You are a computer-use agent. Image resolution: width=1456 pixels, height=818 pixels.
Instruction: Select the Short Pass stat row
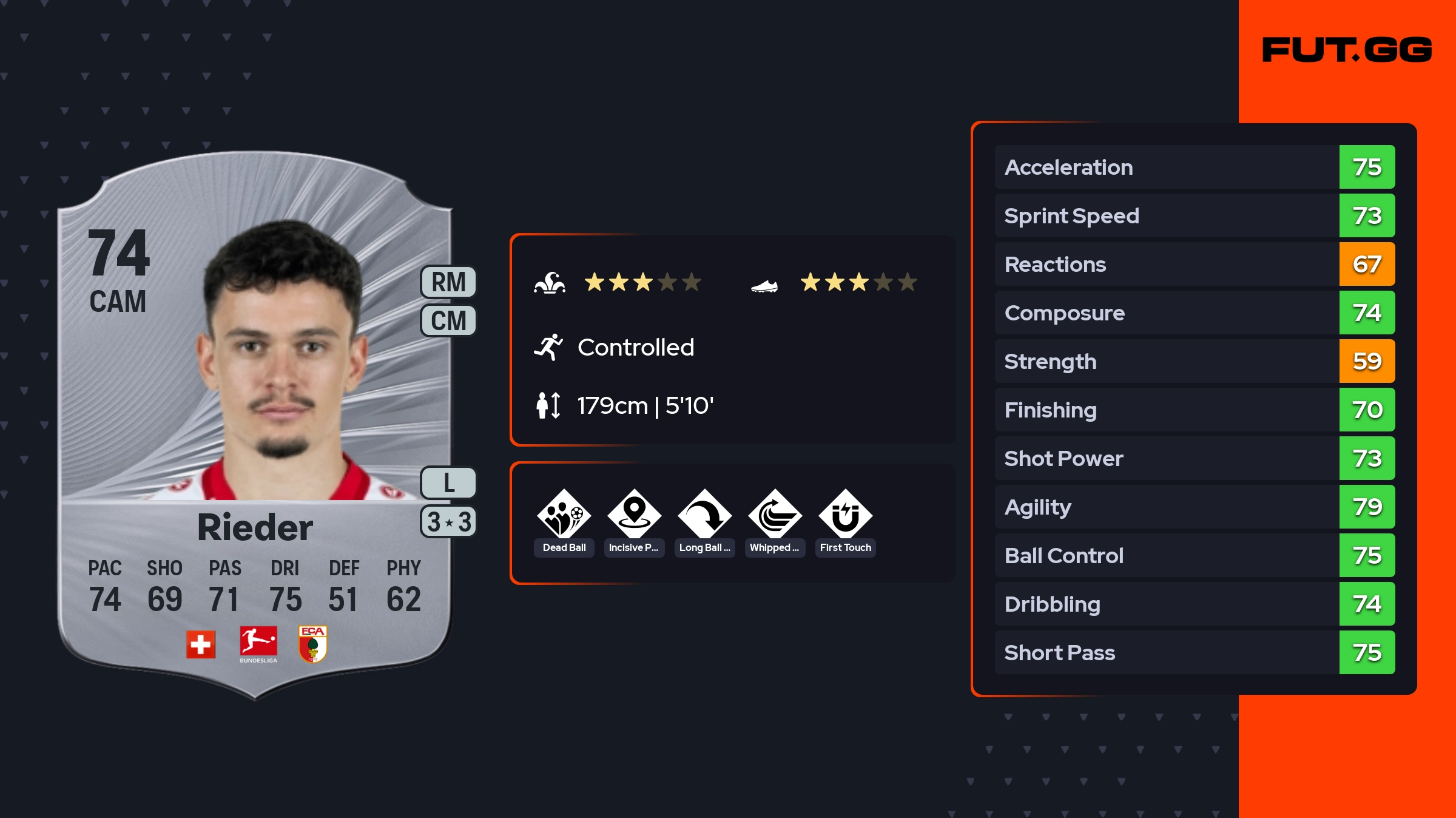tap(1194, 652)
